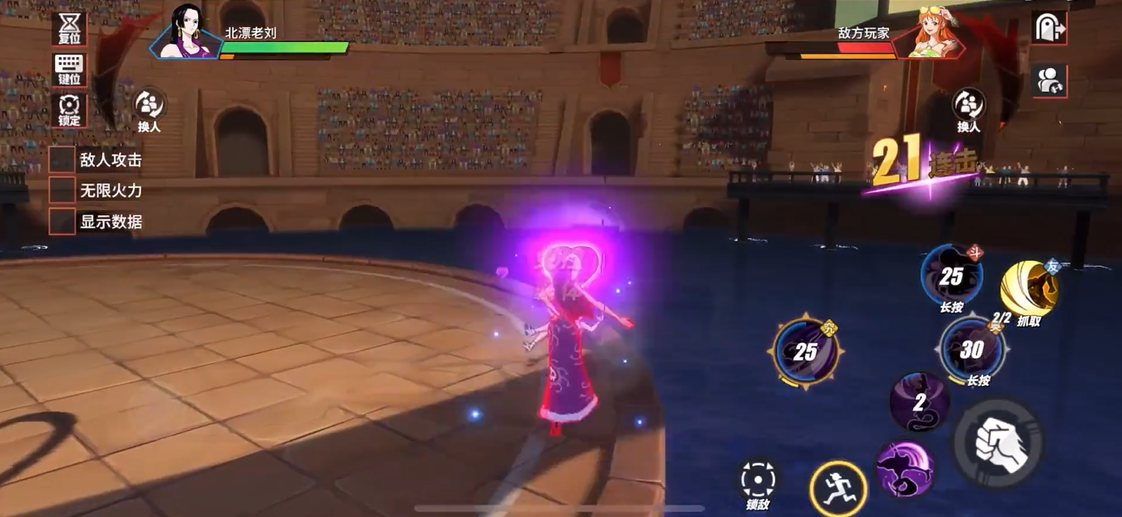
Task: Tap the running figure dash button
Action: click(838, 488)
